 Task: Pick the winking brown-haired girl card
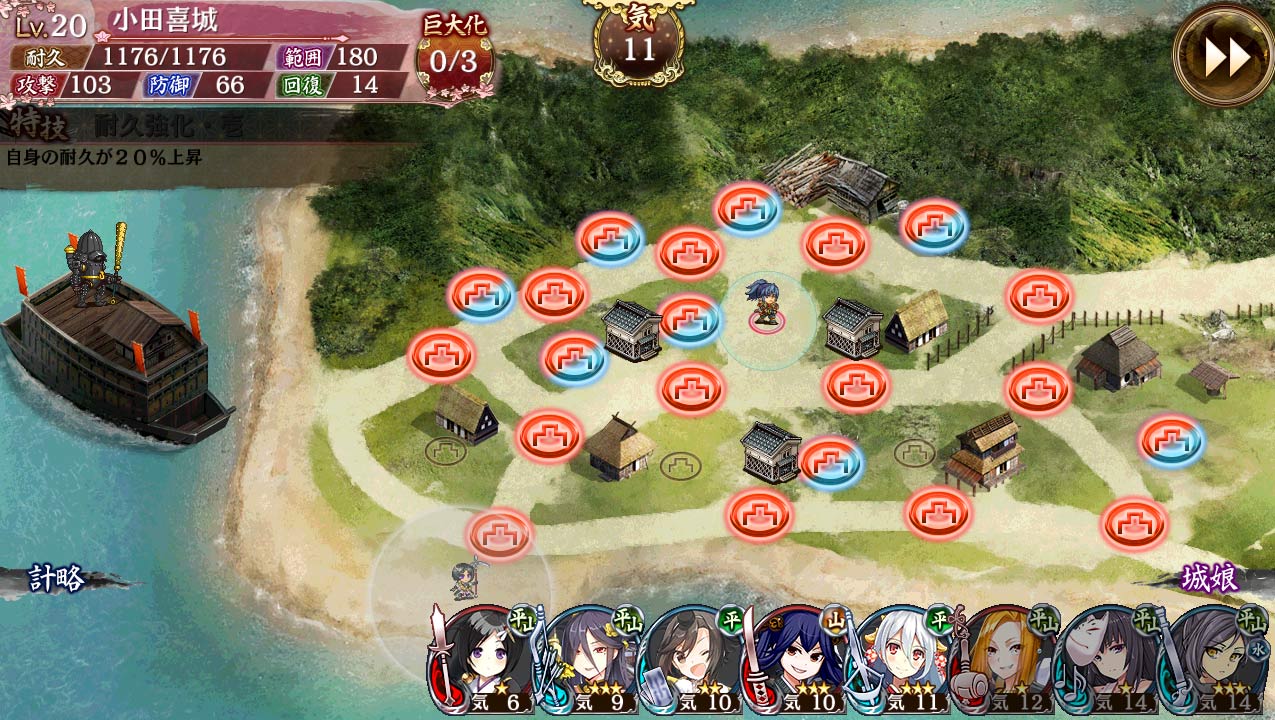tap(692, 660)
